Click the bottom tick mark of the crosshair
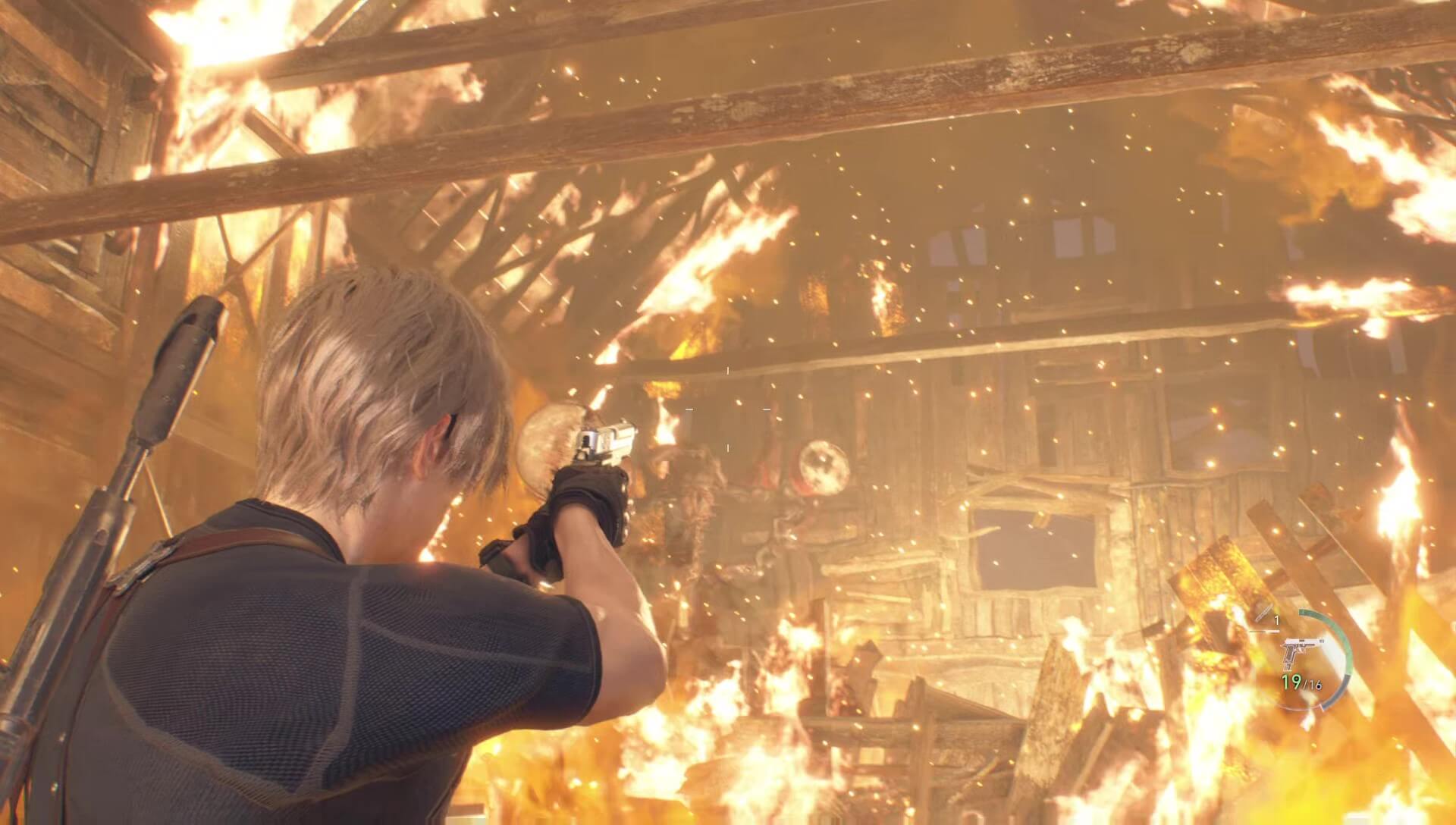 click(x=728, y=447)
